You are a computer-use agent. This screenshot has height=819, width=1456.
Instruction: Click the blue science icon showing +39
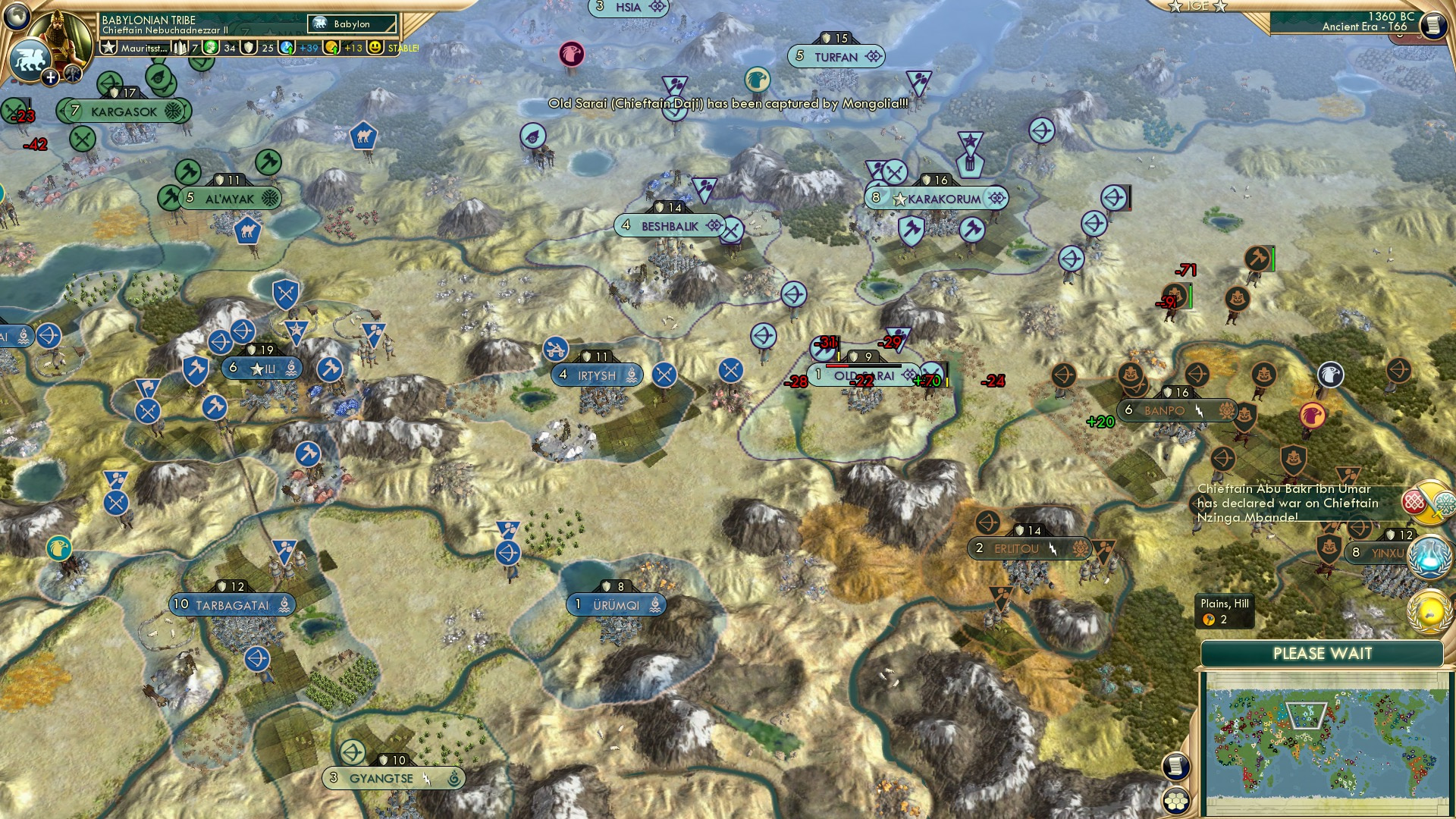point(287,48)
